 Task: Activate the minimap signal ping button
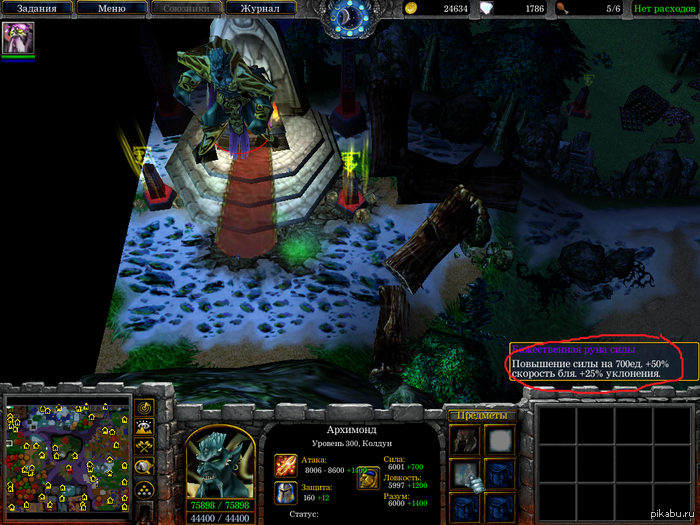[145, 408]
